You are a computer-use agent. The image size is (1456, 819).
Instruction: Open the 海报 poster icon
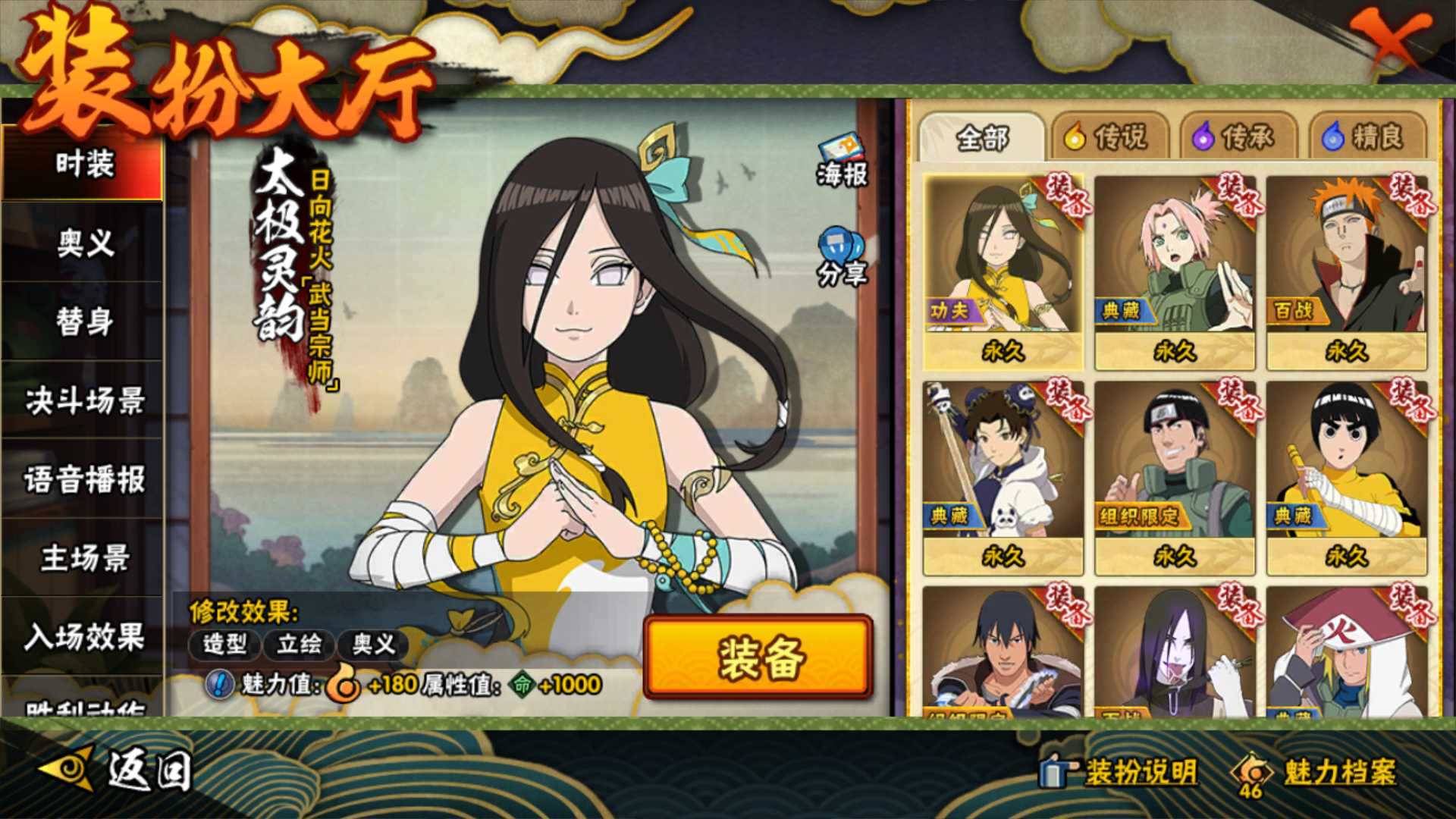pos(842,161)
